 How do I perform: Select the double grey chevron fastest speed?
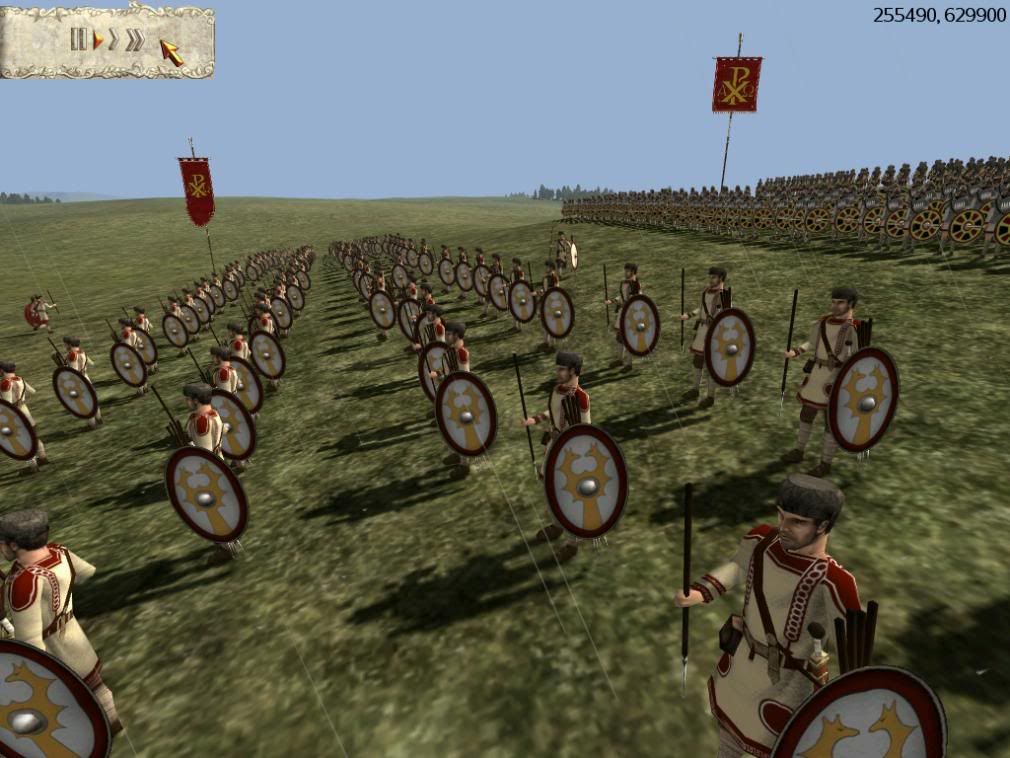coord(134,39)
